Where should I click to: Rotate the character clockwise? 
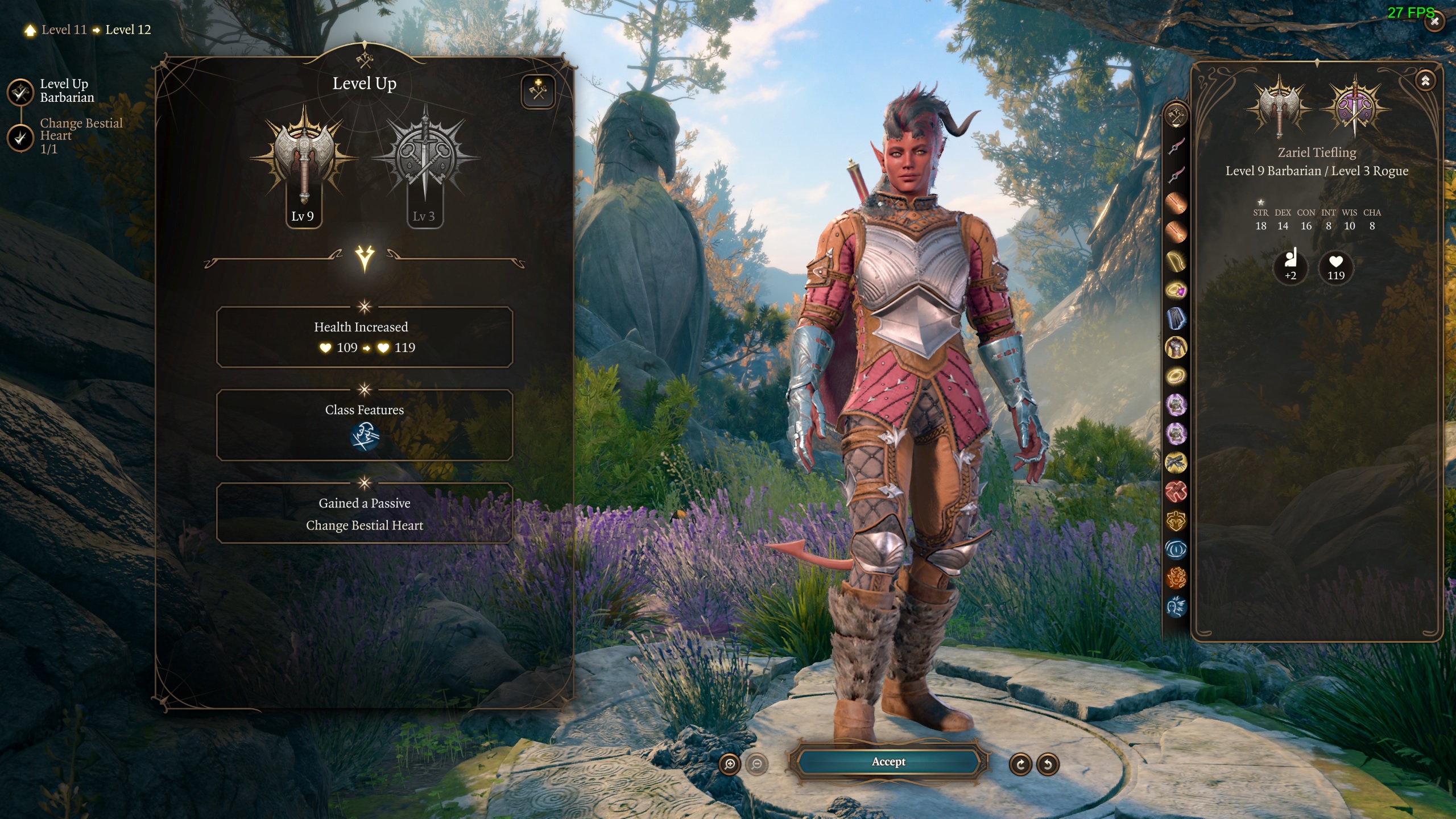point(1021,764)
